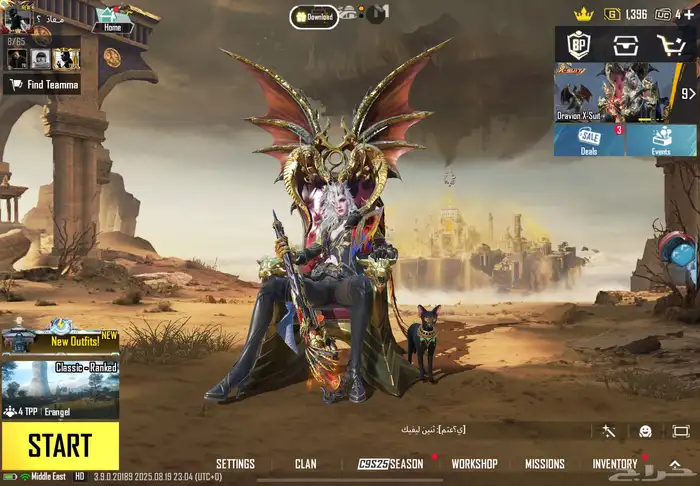Open the supply crate icon
The width and height of the screenshot is (700, 486).
coord(626,45)
